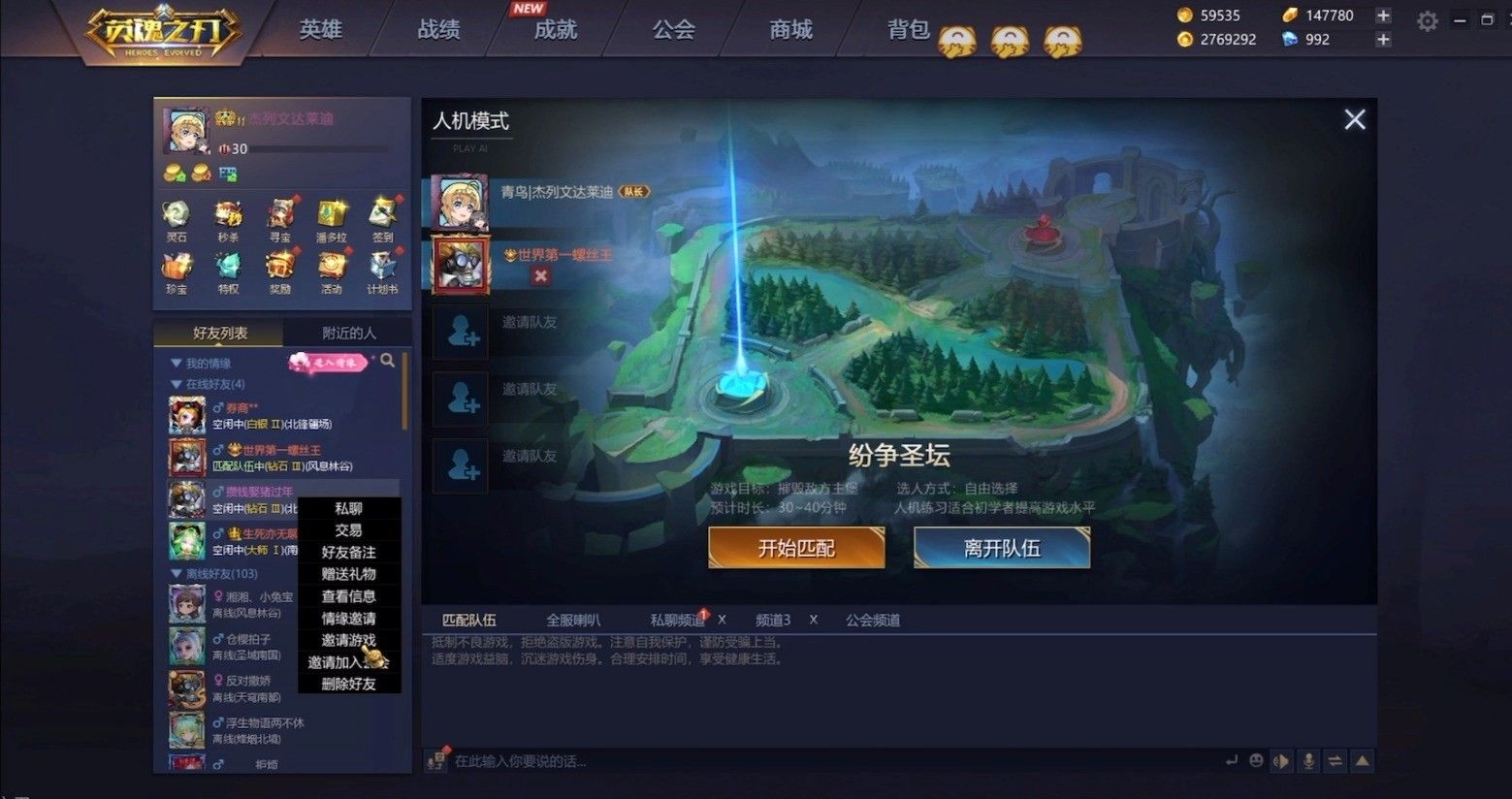Select 删除好友 in the context menu

point(349,684)
